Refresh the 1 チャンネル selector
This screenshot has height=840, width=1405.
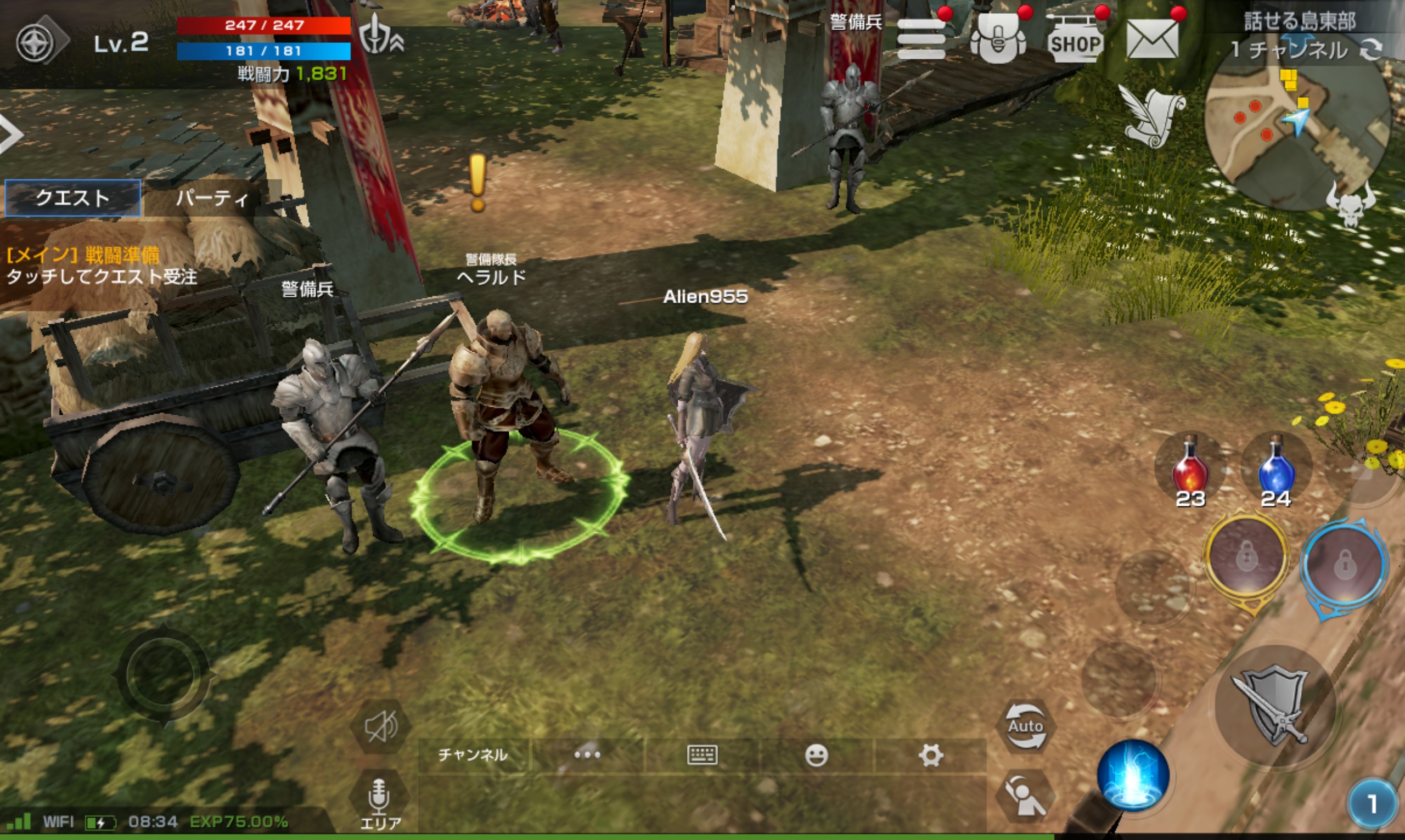click(1371, 50)
